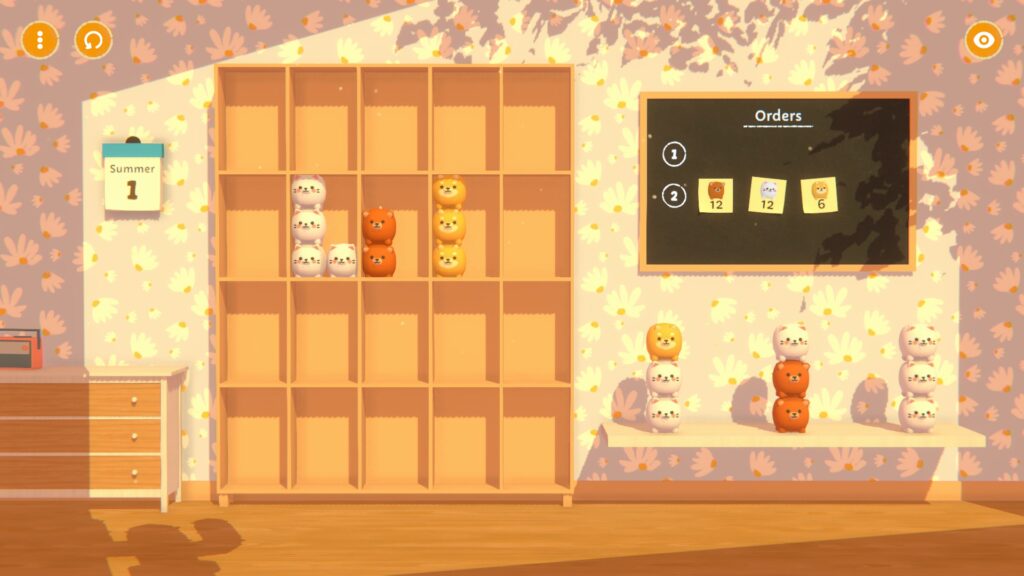Pick the stack of three white cats
This screenshot has width=1024, height=576.
point(917,378)
